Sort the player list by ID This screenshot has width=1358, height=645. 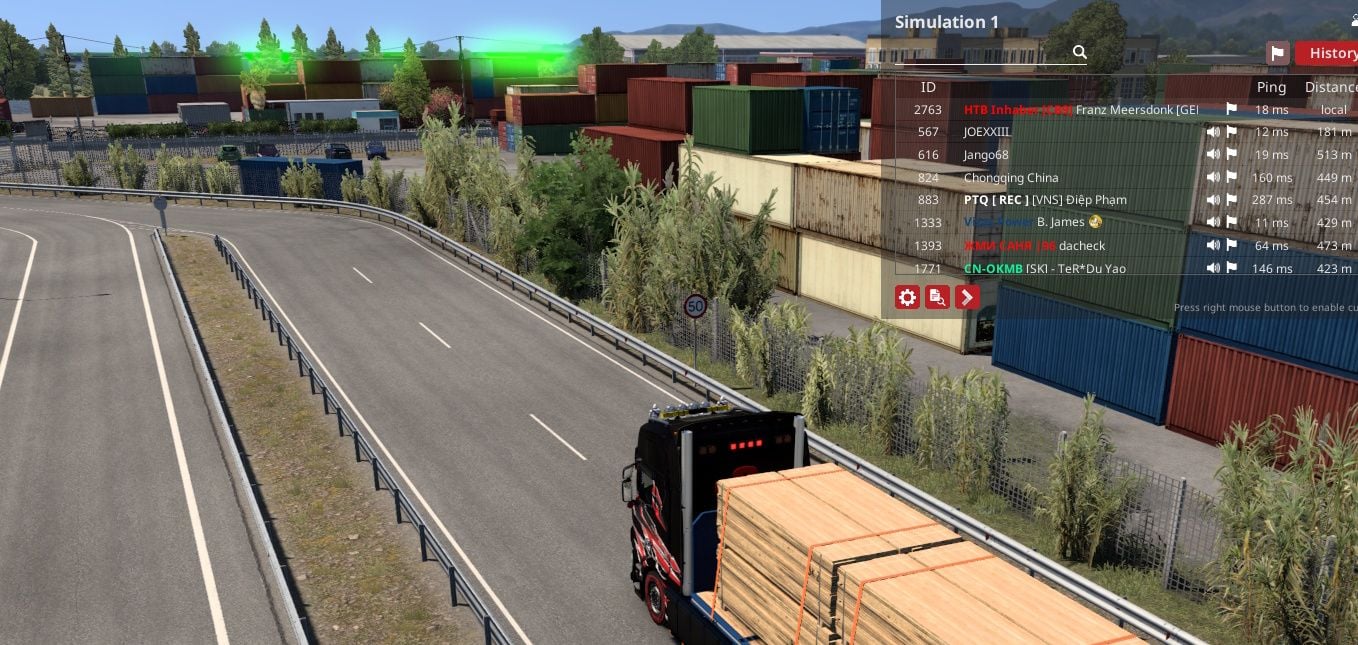point(928,88)
